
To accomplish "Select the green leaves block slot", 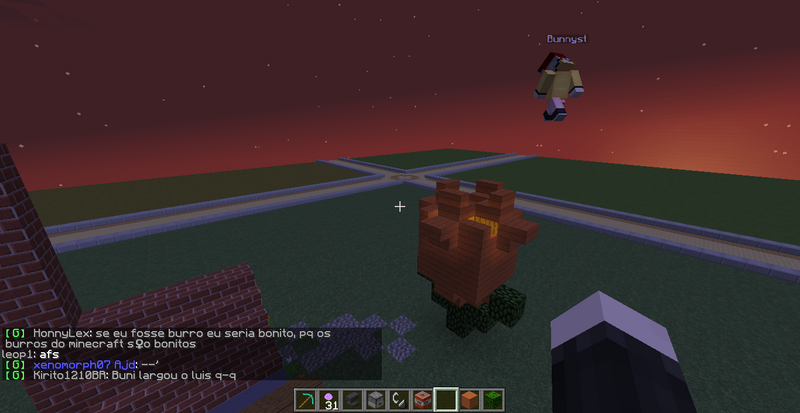I will 491,400.
